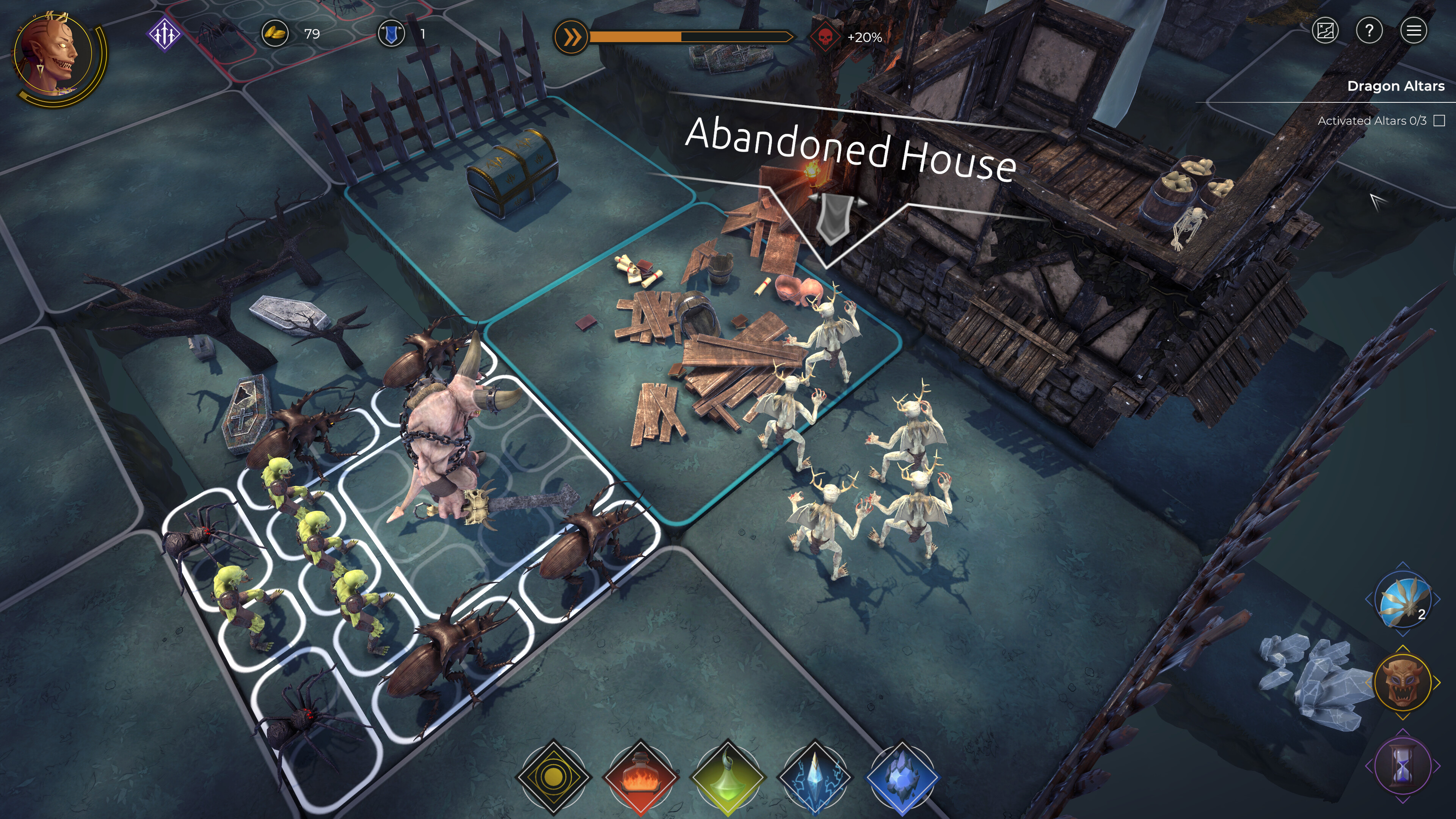Screen dimensions: 1456x819
Task: Select the green poison flask consumable
Action: (x=729, y=777)
